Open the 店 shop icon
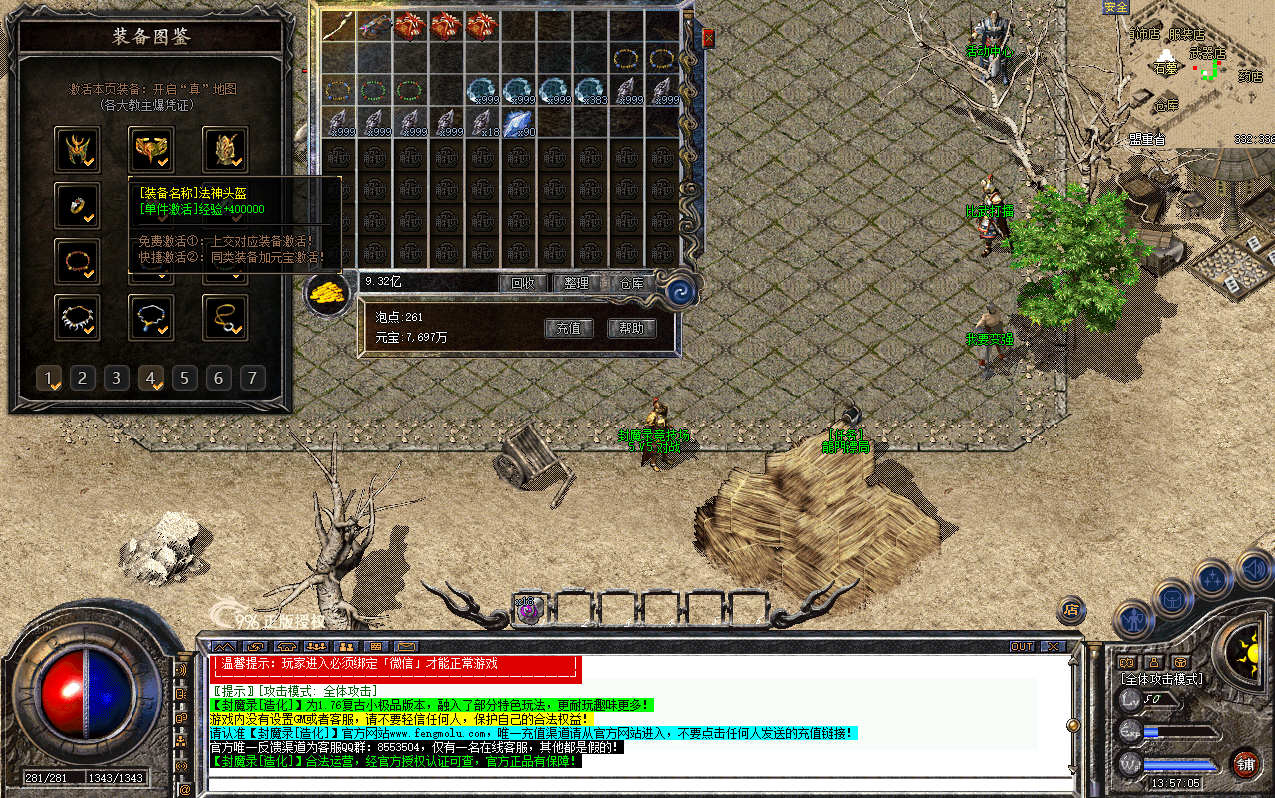 pyautogui.click(x=1071, y=608)
